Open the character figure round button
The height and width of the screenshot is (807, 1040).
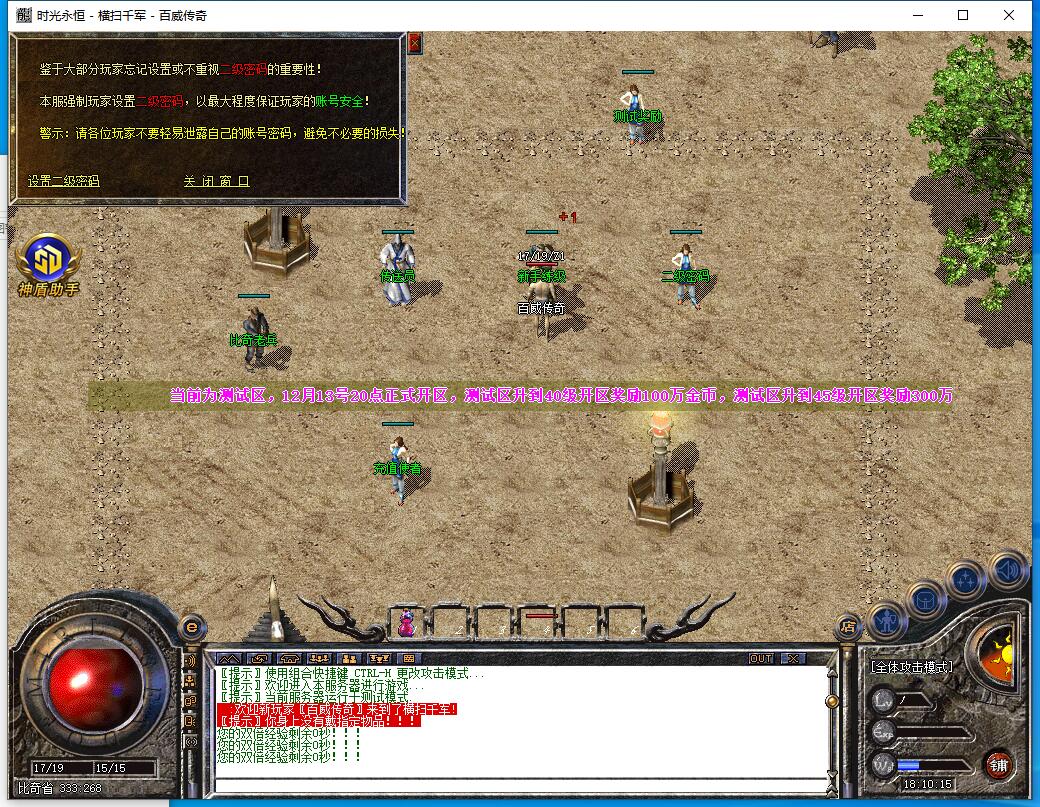tap(887, 621)
